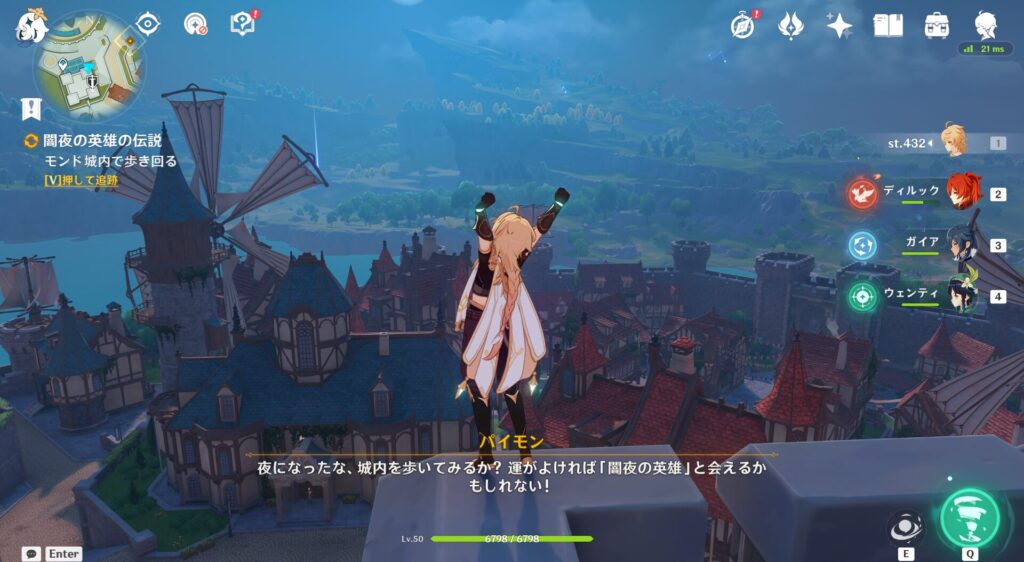Open the compass events icon
Screen dimensions: 1024x562
tap(743, 26)
